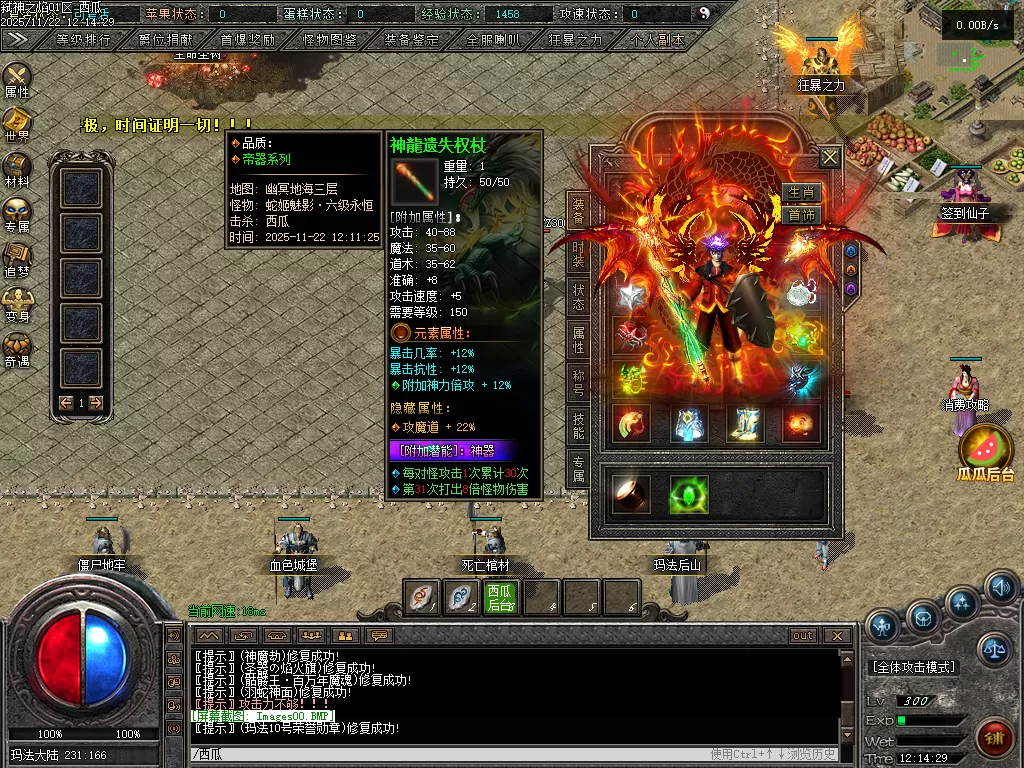Toggle the 全体攻击模式 attack mode
This screenshot has height=768, width=1024.
(x=913, y=667)
